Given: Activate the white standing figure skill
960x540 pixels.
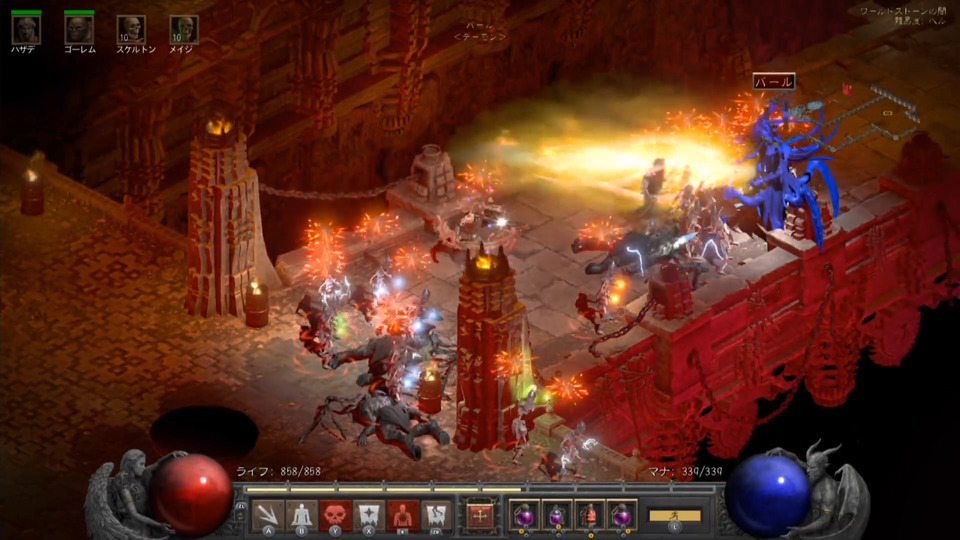Looking at the screenshot, I should (302, 514).
